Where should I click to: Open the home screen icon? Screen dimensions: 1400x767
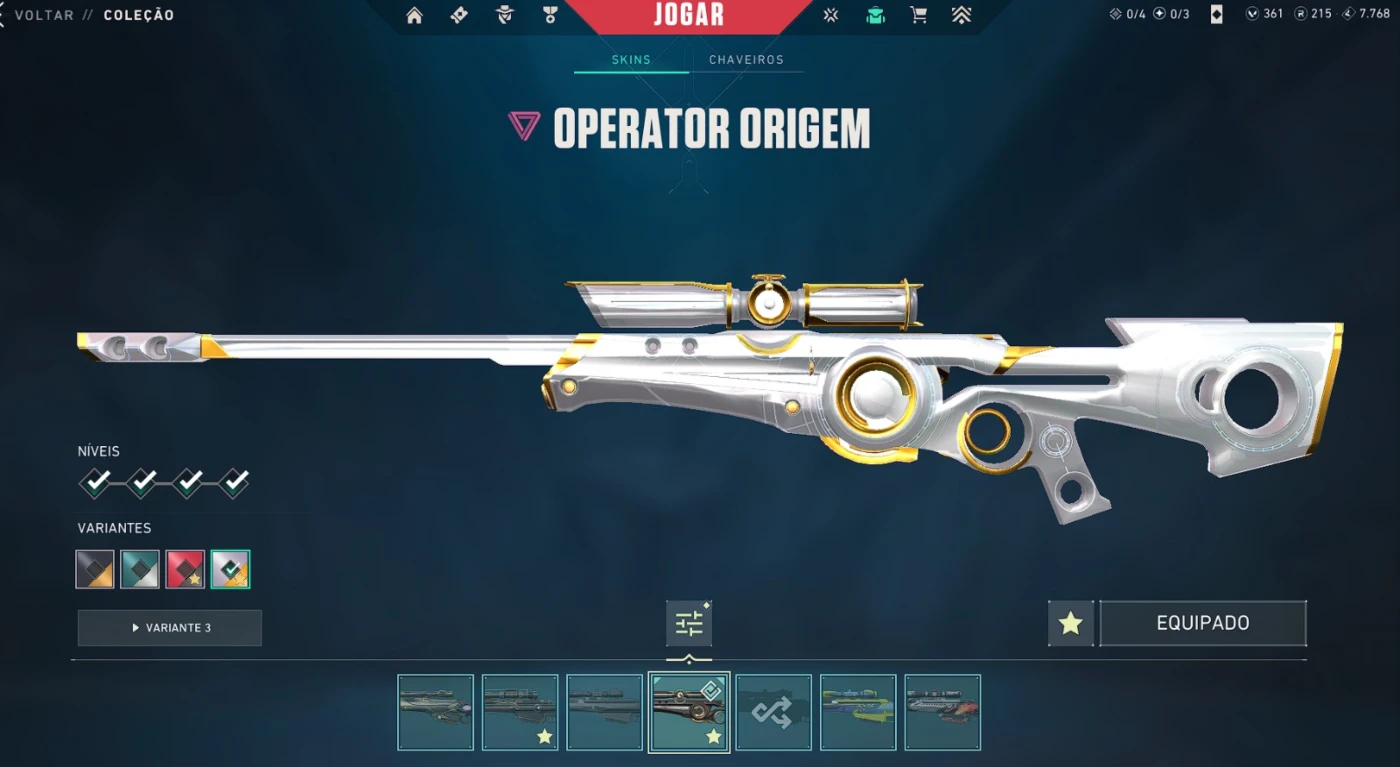point(414,15)
